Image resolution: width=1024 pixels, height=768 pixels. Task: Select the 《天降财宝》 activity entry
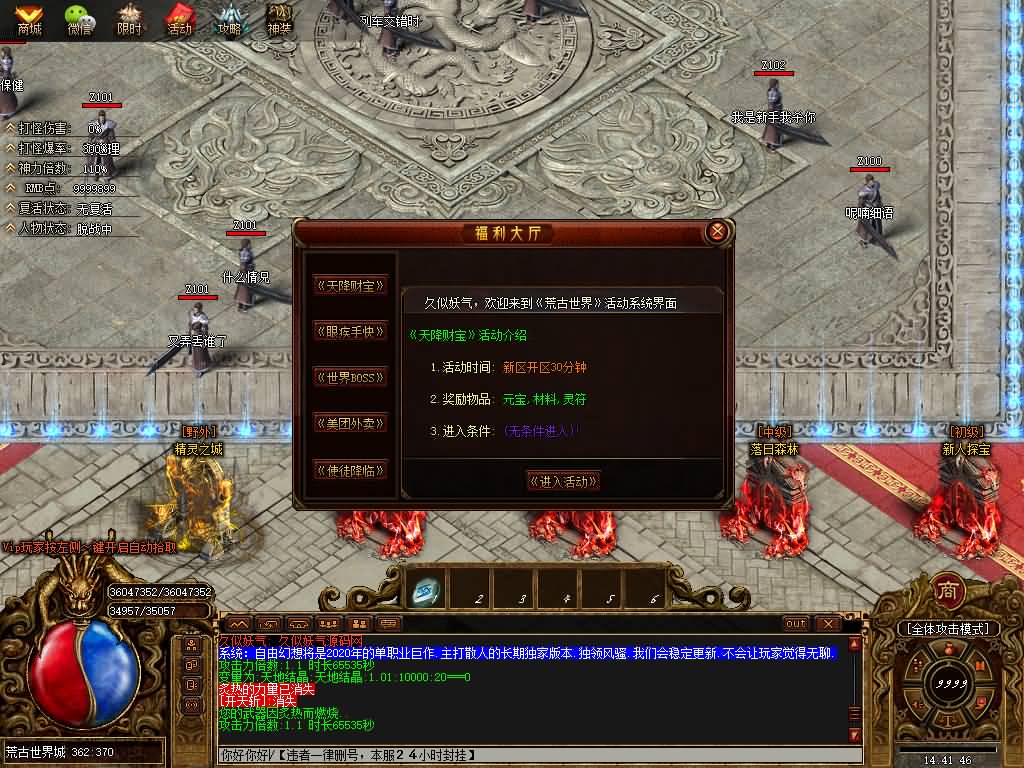coord(349,285)
